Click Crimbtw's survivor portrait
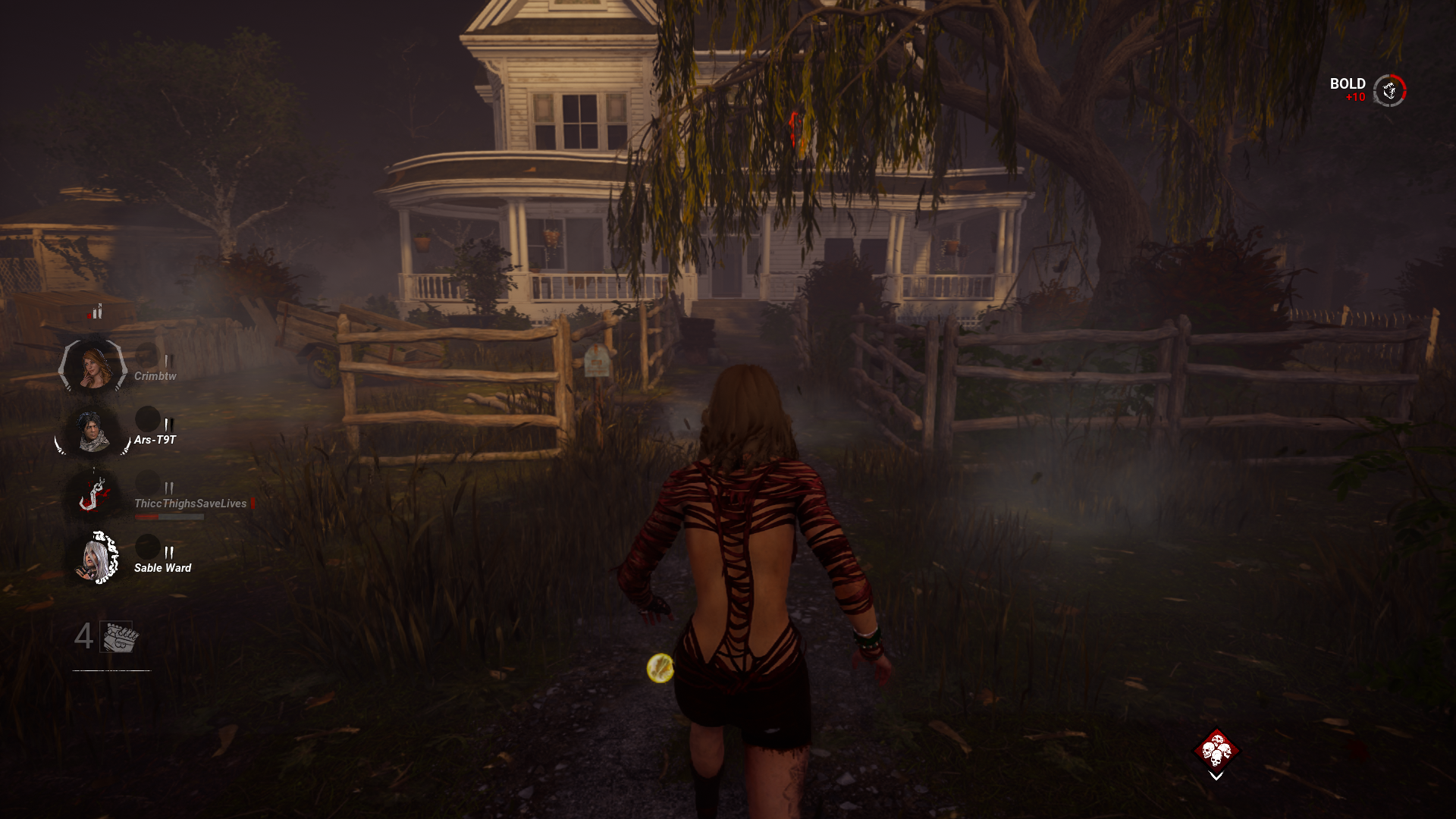1456x819 pixels. [95, 368]
